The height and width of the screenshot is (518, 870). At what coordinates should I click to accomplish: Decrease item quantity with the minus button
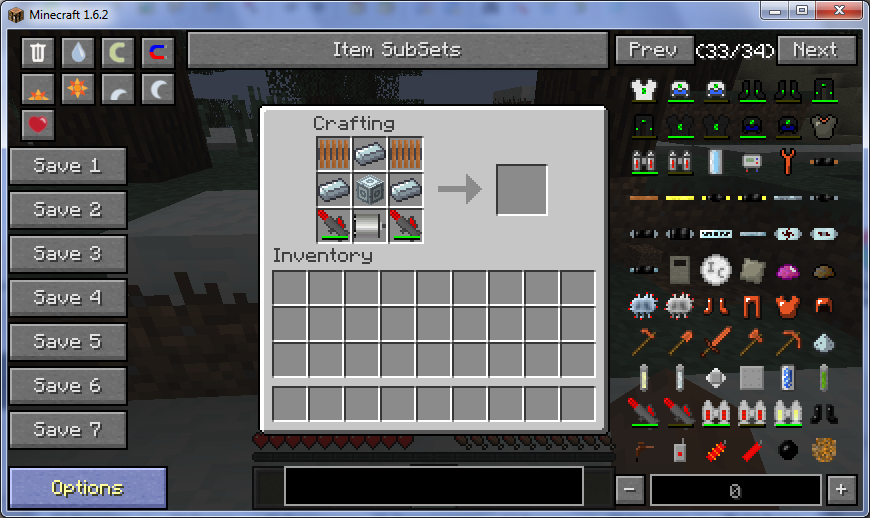630,490
